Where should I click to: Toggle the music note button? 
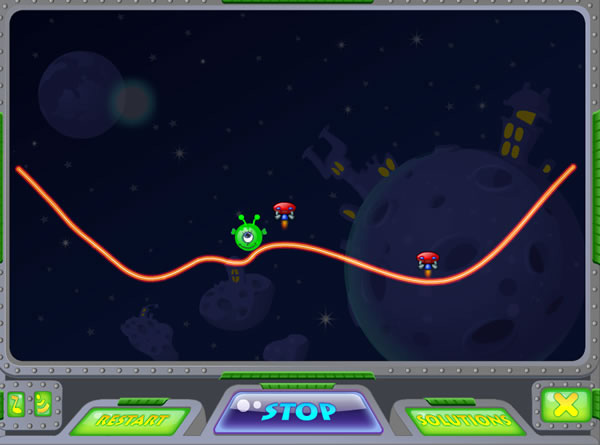[16, 404]
